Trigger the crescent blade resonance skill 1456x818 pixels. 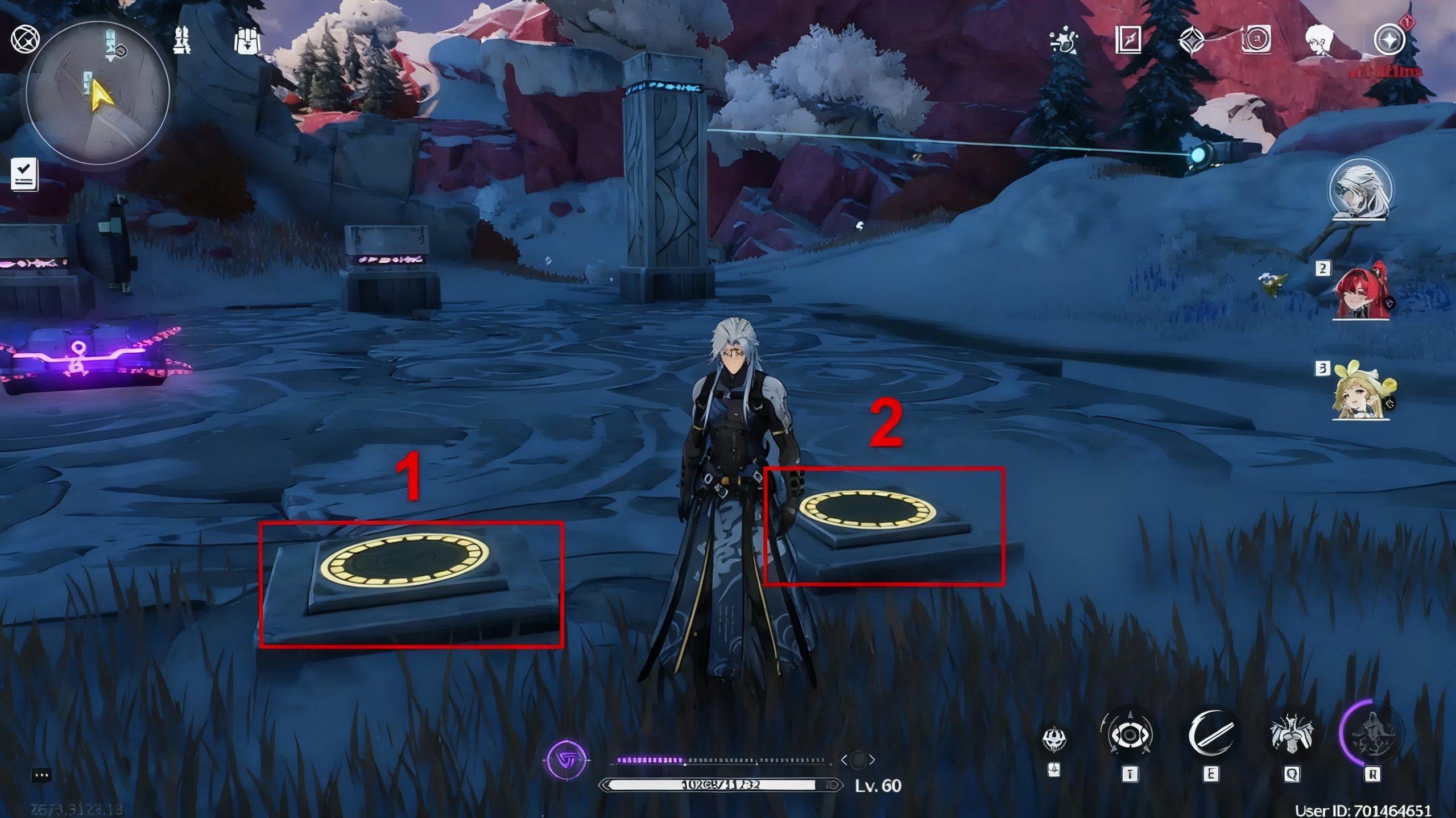pyautogui.click(x=1211, y=734)
